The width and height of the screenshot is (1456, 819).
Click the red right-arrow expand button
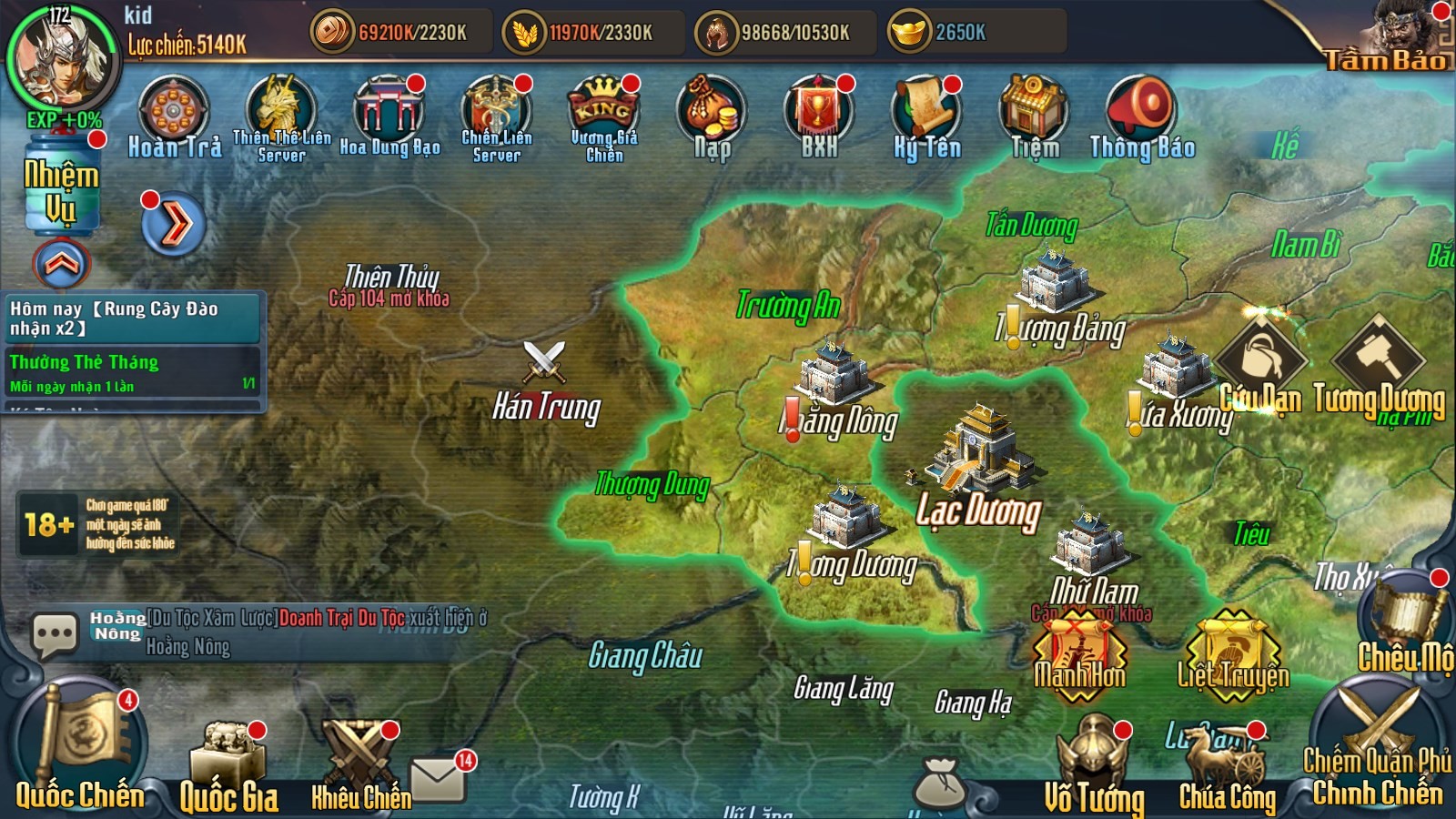point(174,225)
